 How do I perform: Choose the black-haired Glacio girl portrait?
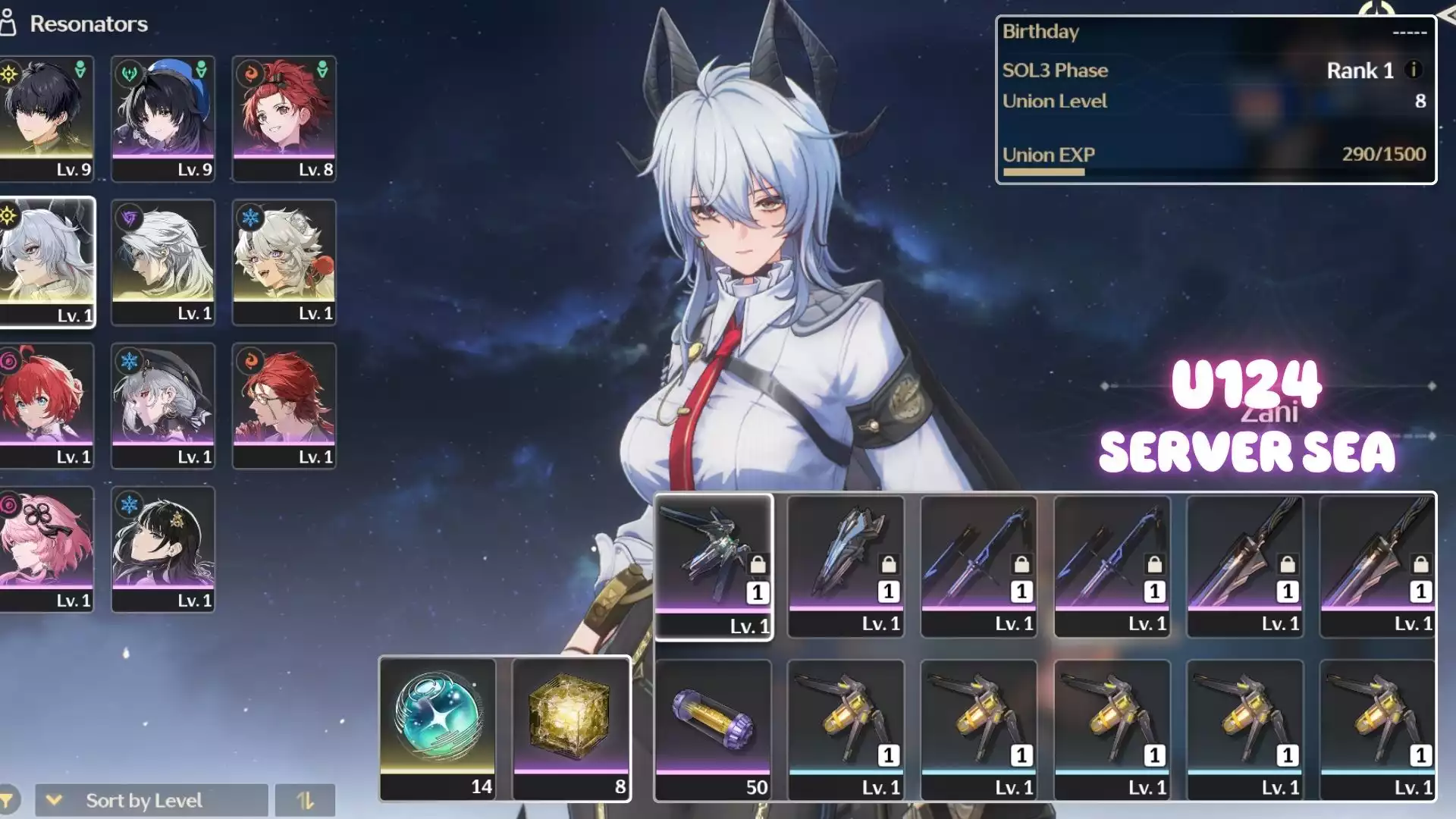163,548
